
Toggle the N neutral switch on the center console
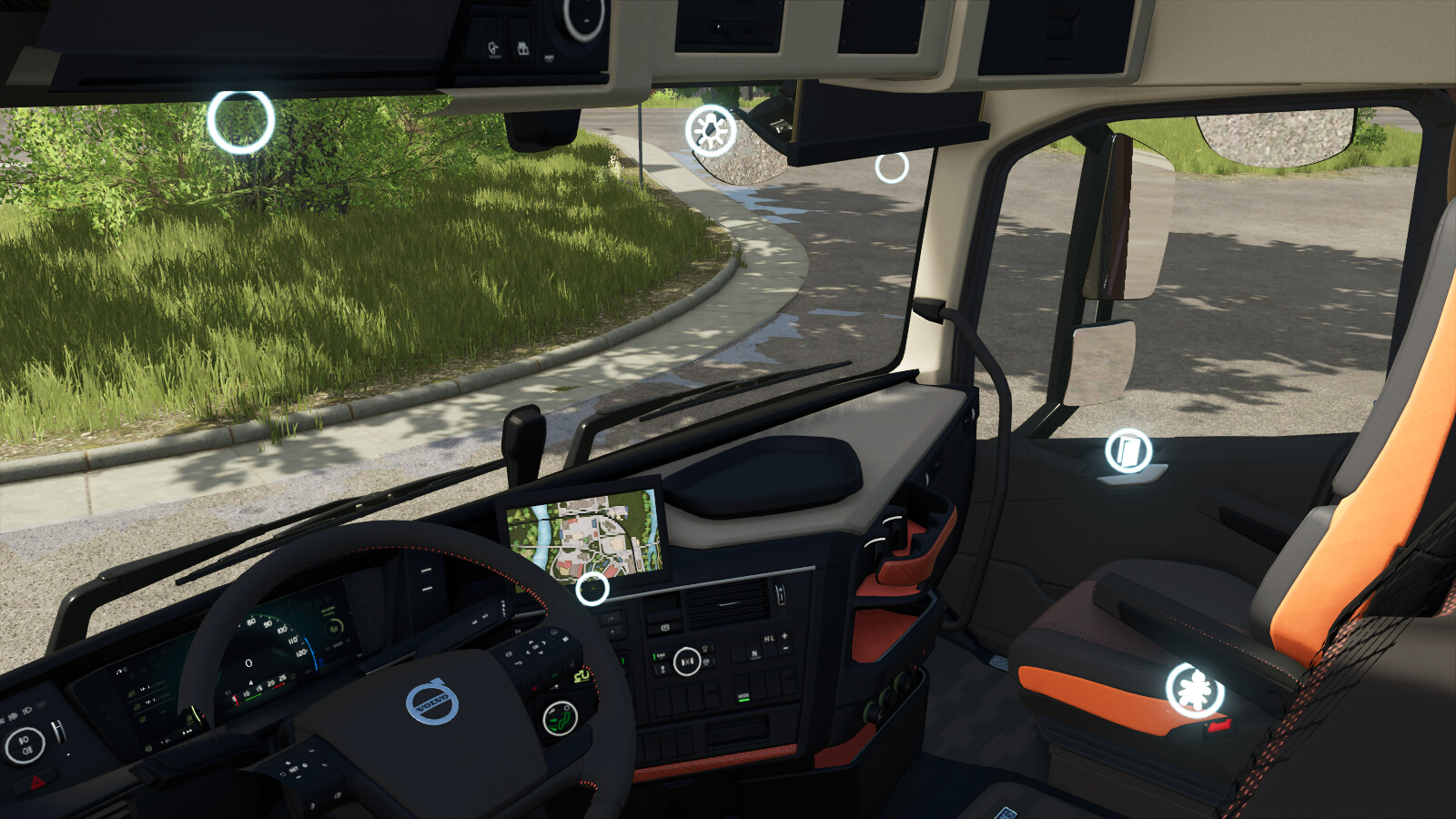tap(754, 653)
